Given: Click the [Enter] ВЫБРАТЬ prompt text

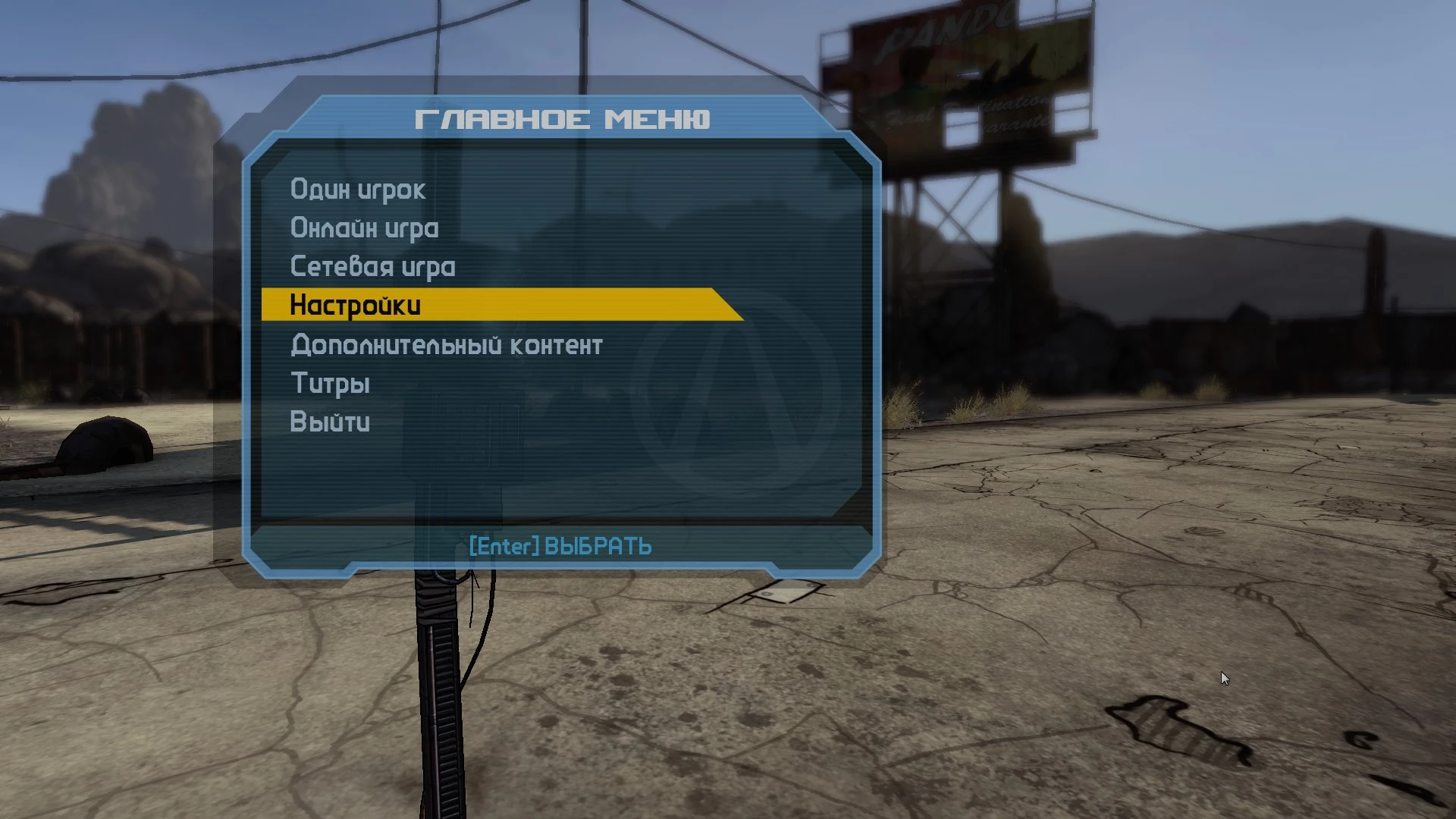Looking at the screenshot, I should coord(560,545).
